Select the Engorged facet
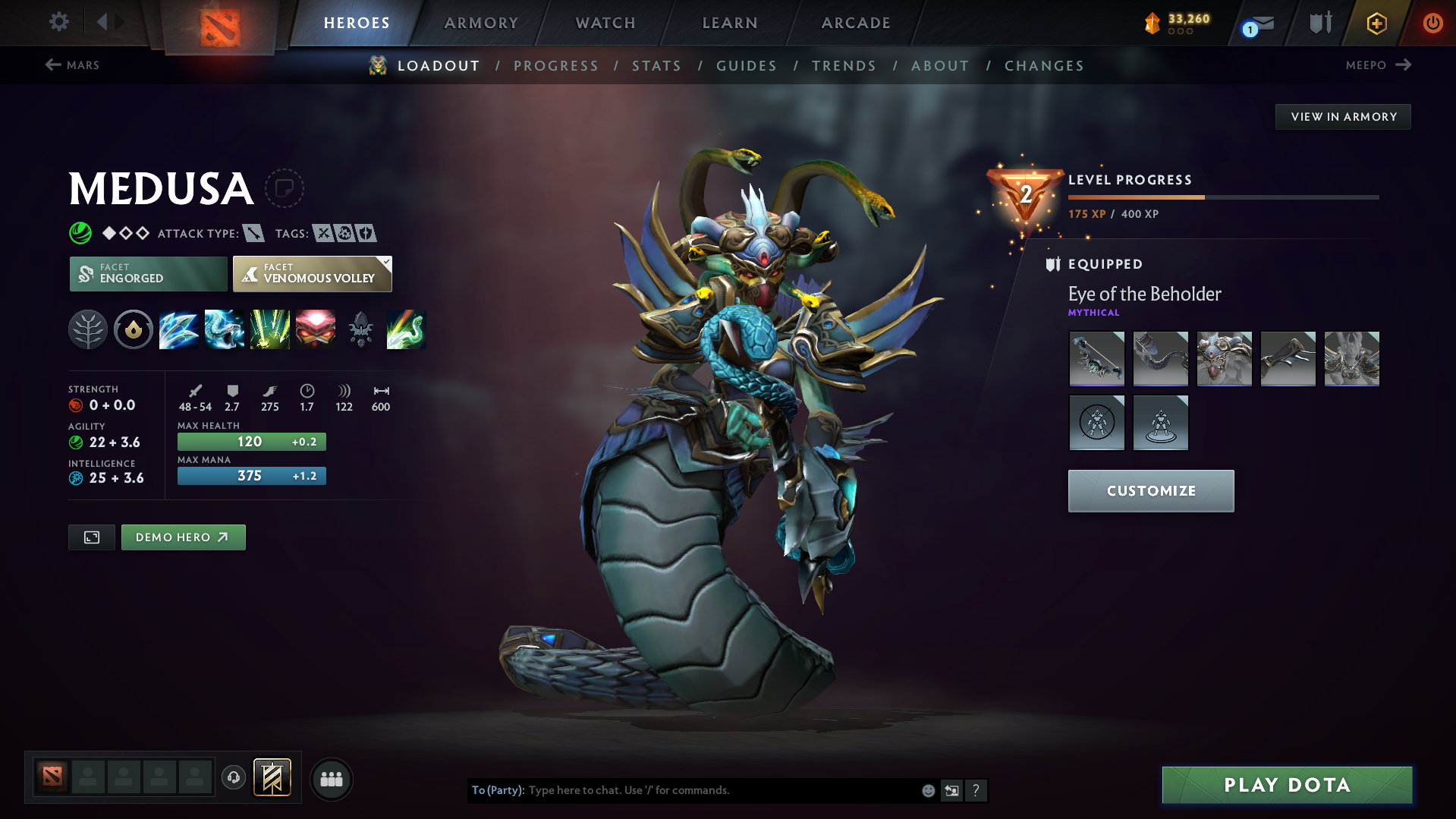 (148, 273)
